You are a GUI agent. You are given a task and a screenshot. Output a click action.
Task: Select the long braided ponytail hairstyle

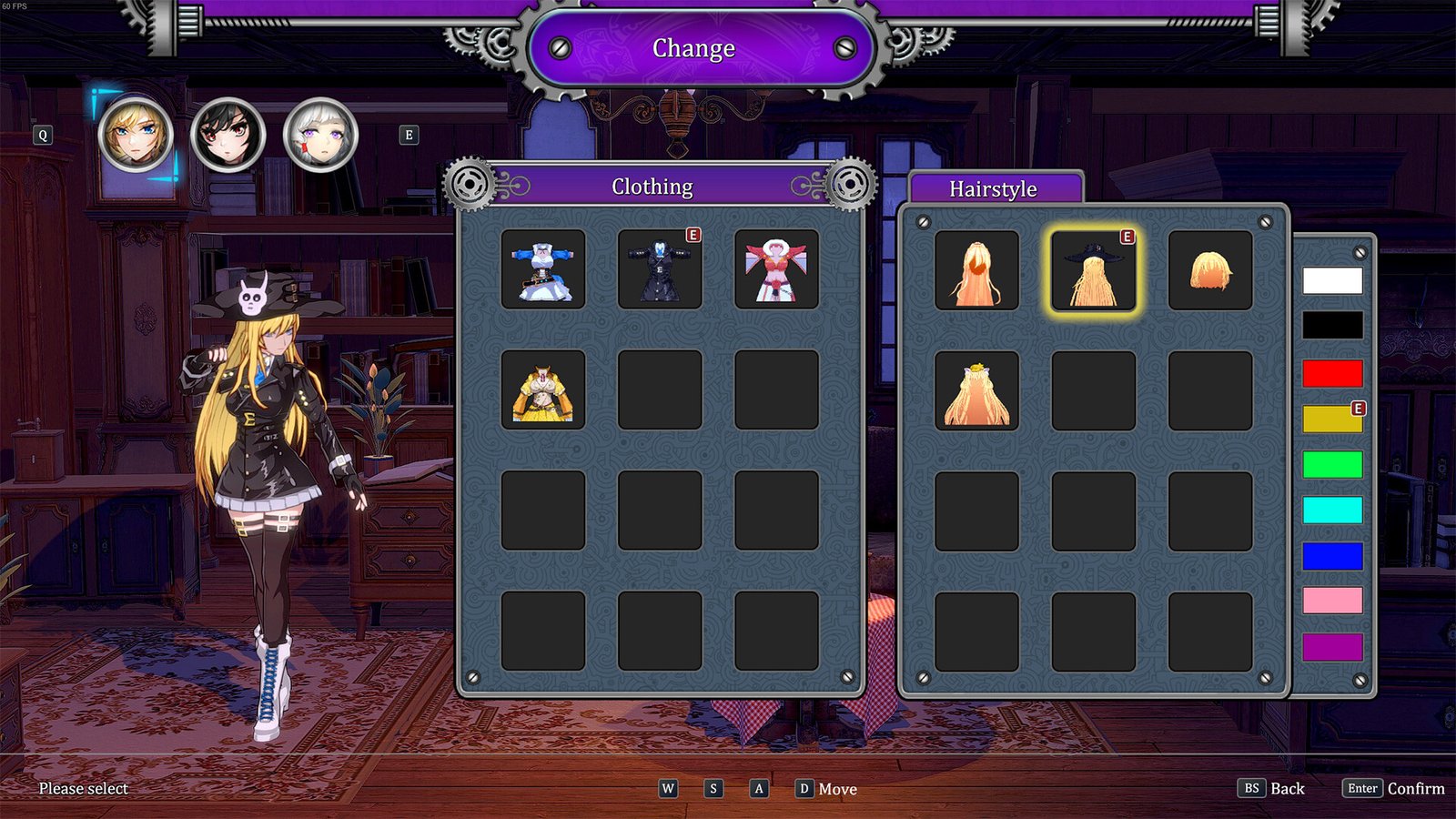(976, 270)
